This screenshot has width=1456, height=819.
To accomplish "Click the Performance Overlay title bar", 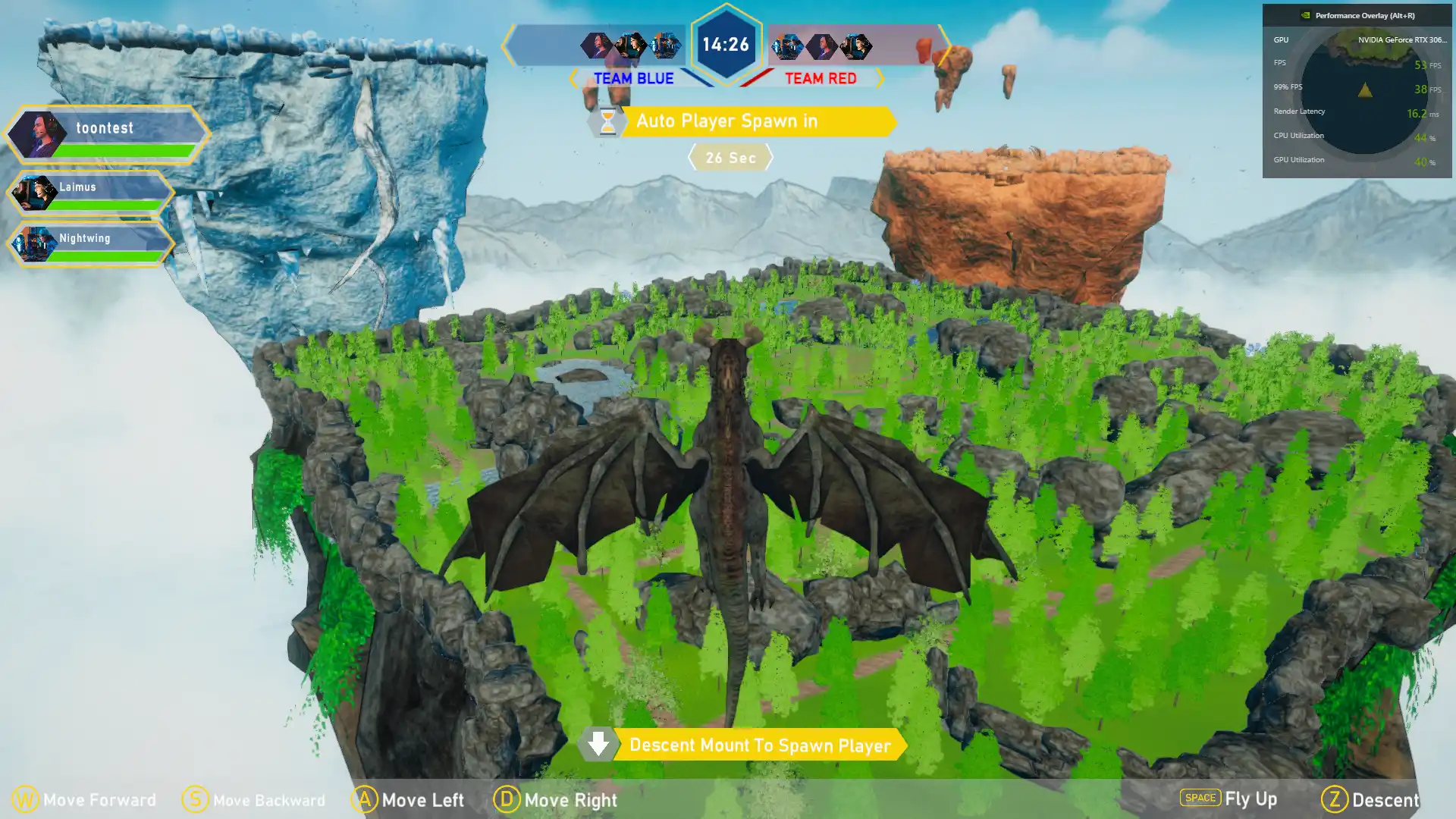I will [1357, 15].
